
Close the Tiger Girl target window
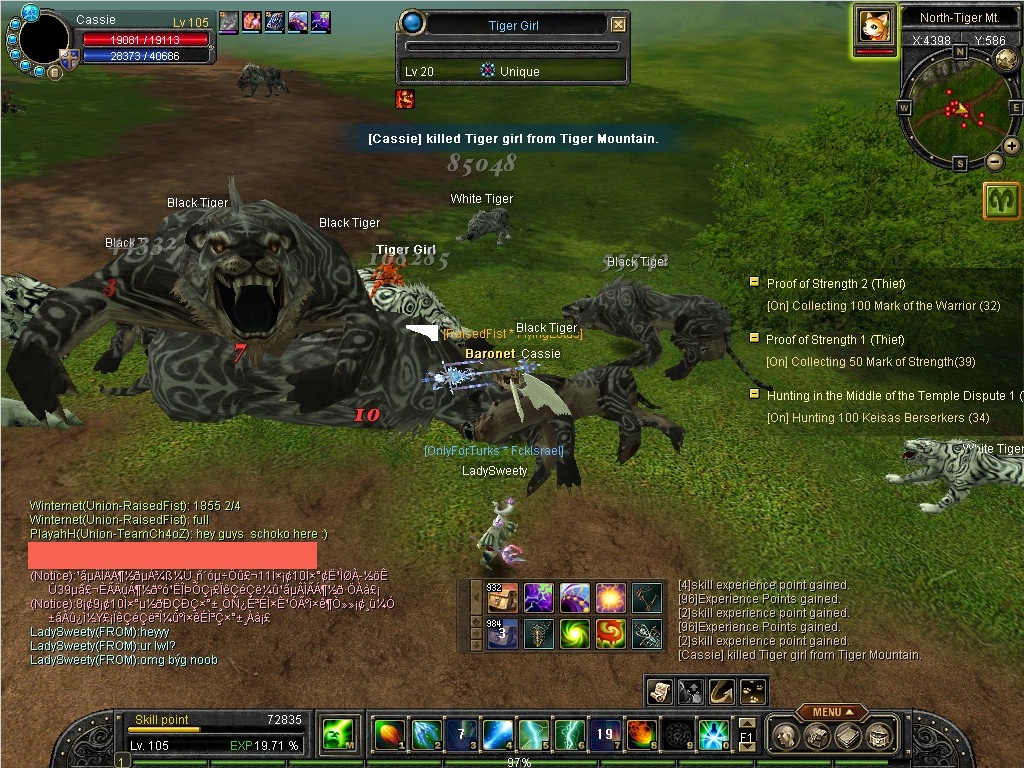point(618,25)
